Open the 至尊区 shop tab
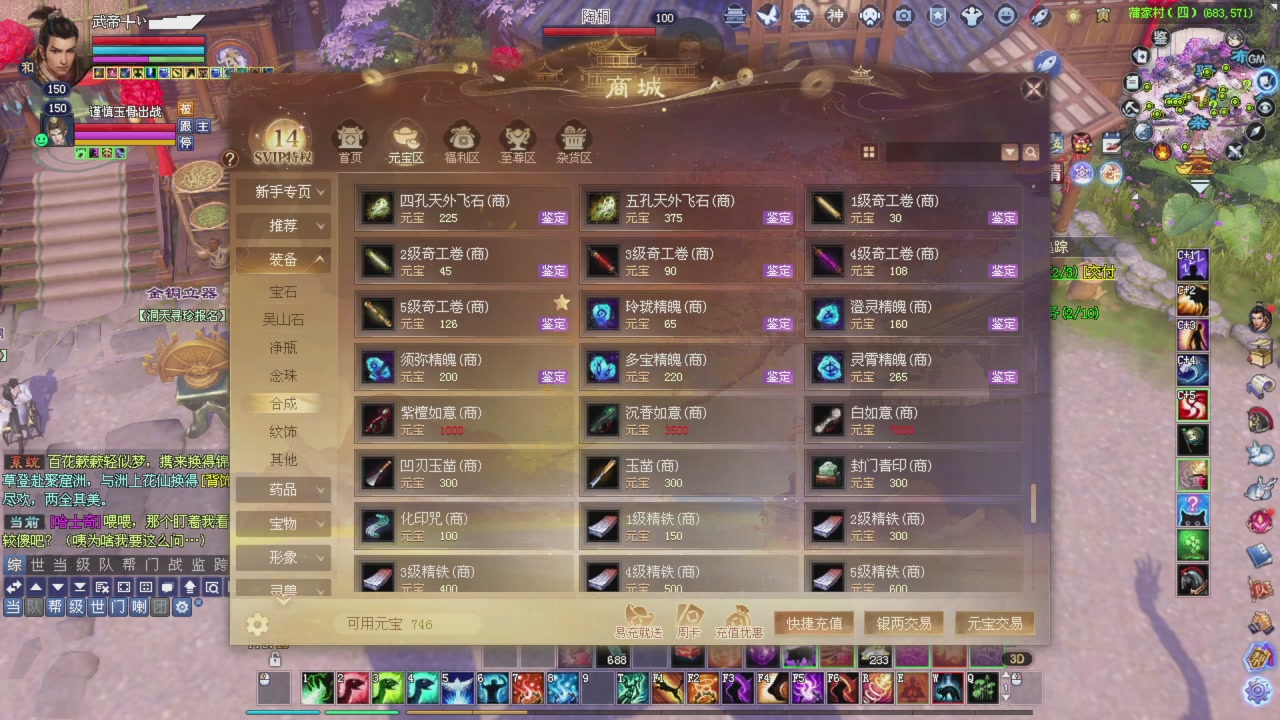The height and width of the screenshot is (720, 1280). point(517,142)
